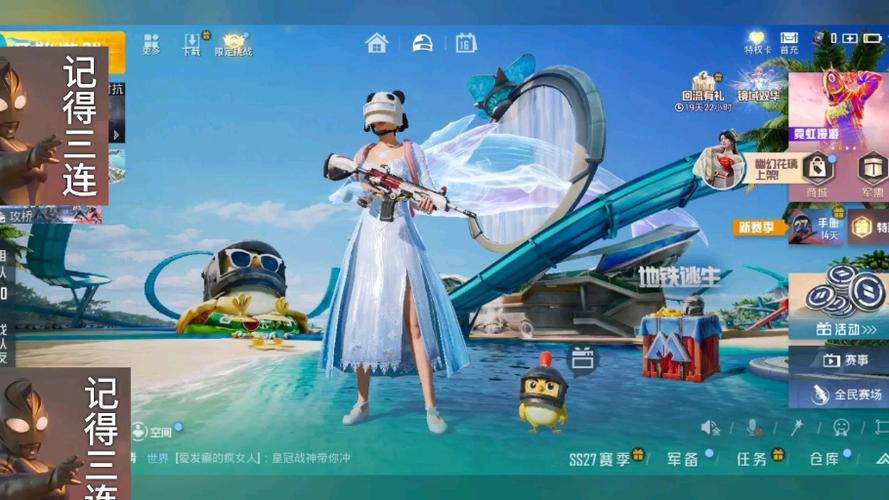Open the 更多 (More) menu
This screenshot has height=500, width=889.
(x=151, y=44)
